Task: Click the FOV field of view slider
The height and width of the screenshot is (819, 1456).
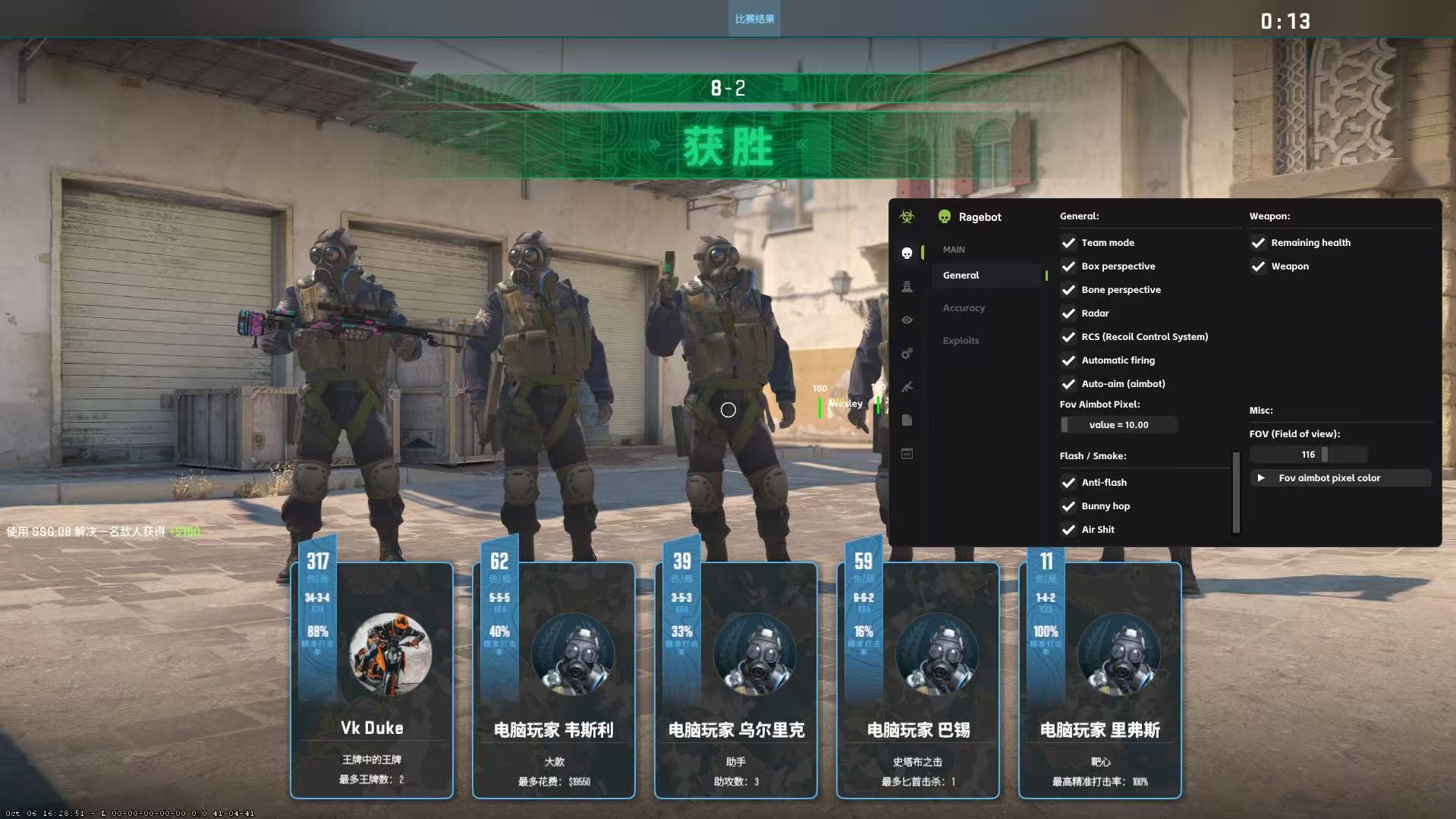Action: pos(1308,455)
